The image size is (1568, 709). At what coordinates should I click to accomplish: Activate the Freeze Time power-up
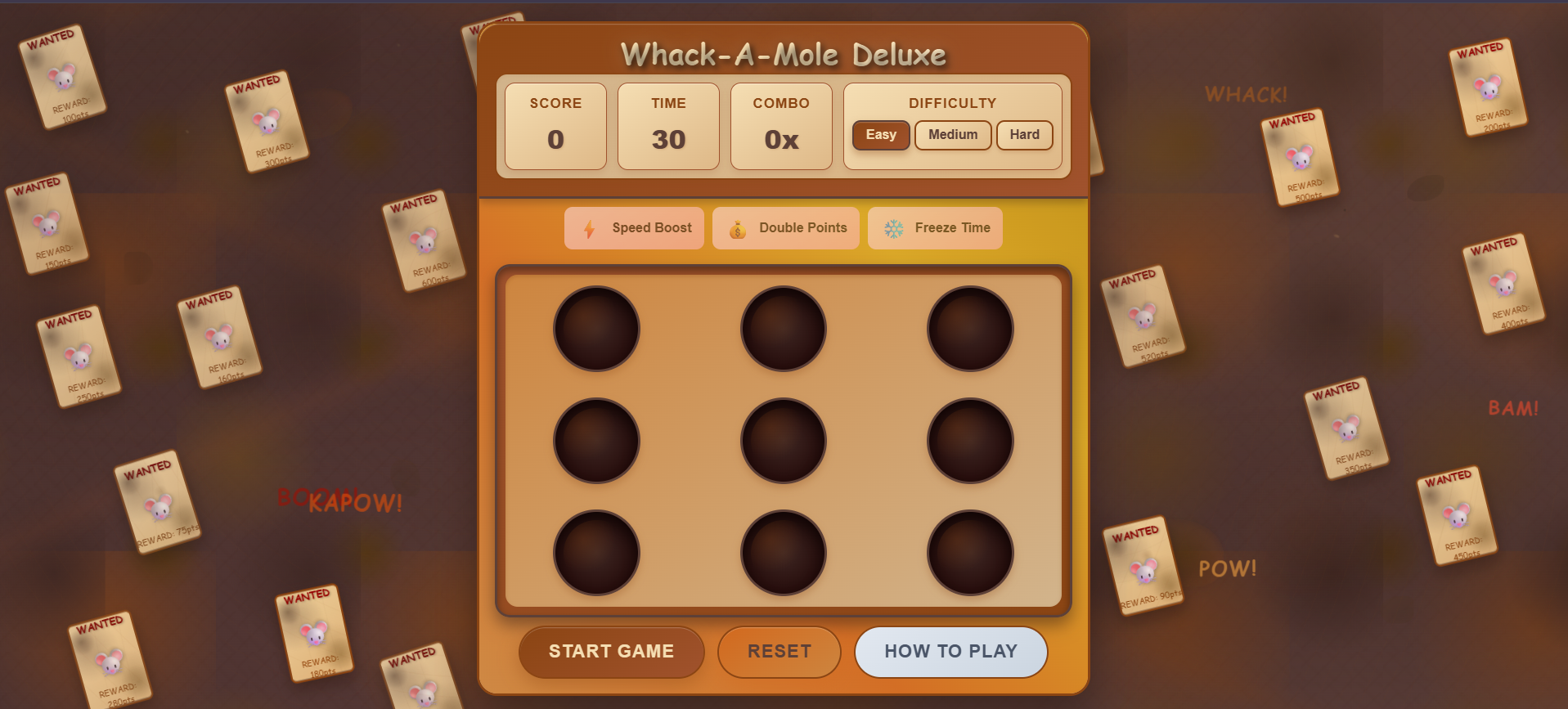[x=935, y=228]
